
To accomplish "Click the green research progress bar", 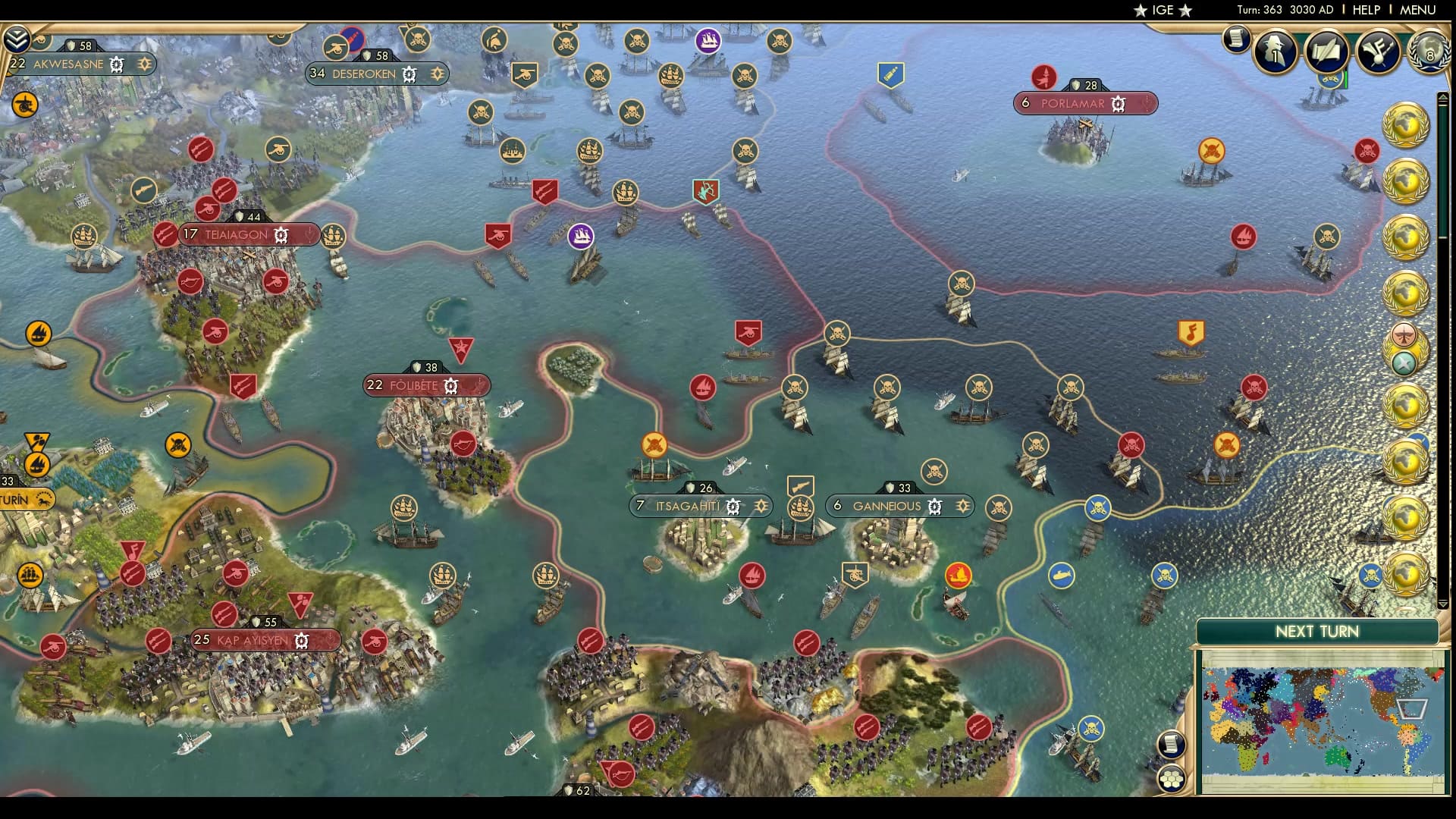I will pos(1345,80).
